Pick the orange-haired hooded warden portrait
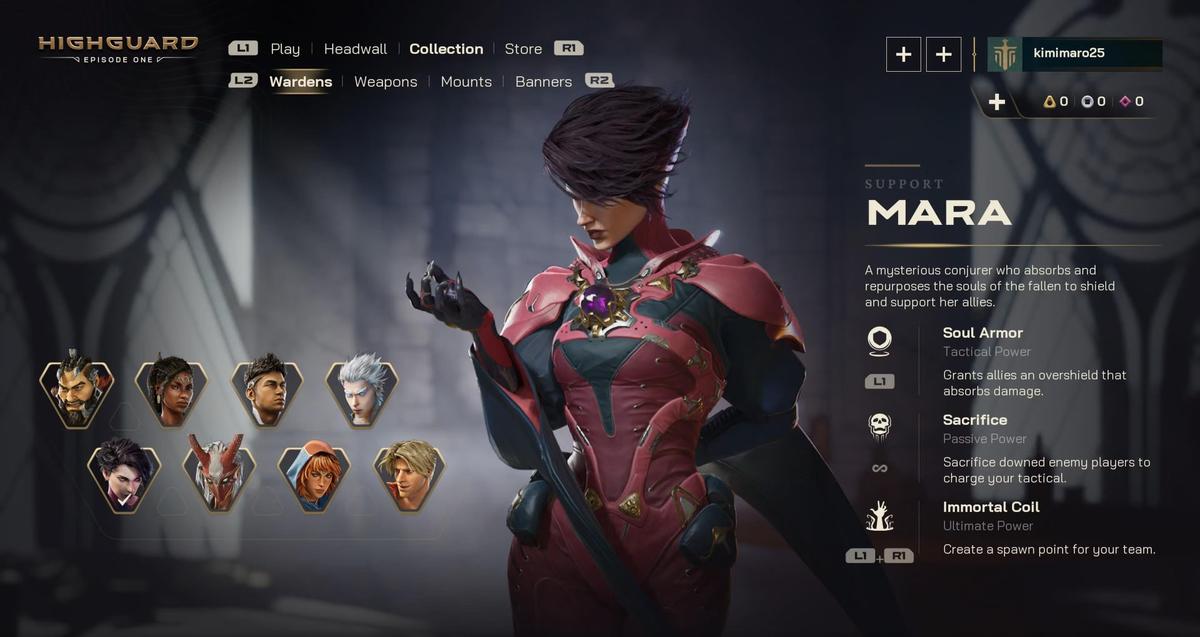Image resolution: width=1200 pixels, height=637 pixels. coord(314,476)
